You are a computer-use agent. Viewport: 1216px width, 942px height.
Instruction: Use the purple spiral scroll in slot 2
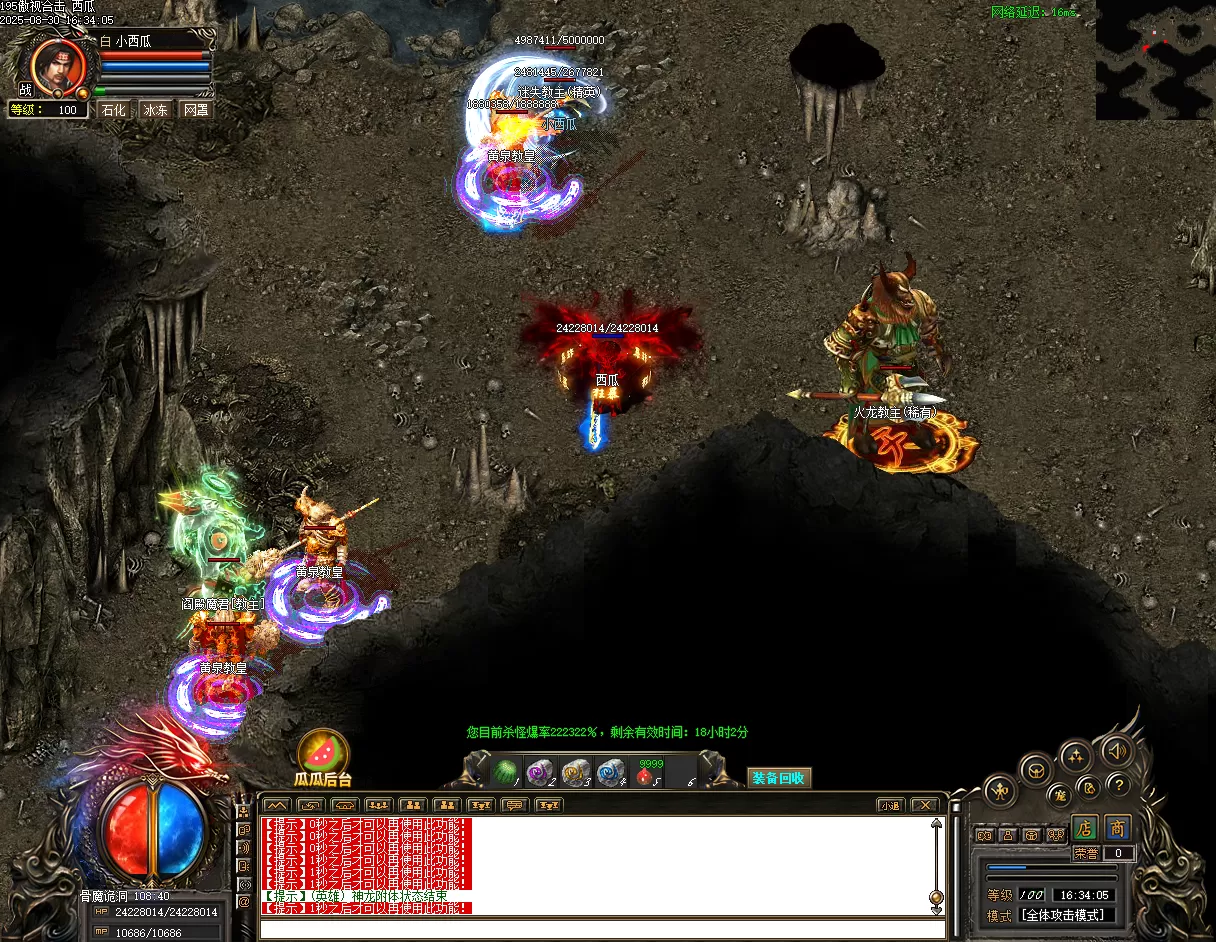click(x=539, y=772)
